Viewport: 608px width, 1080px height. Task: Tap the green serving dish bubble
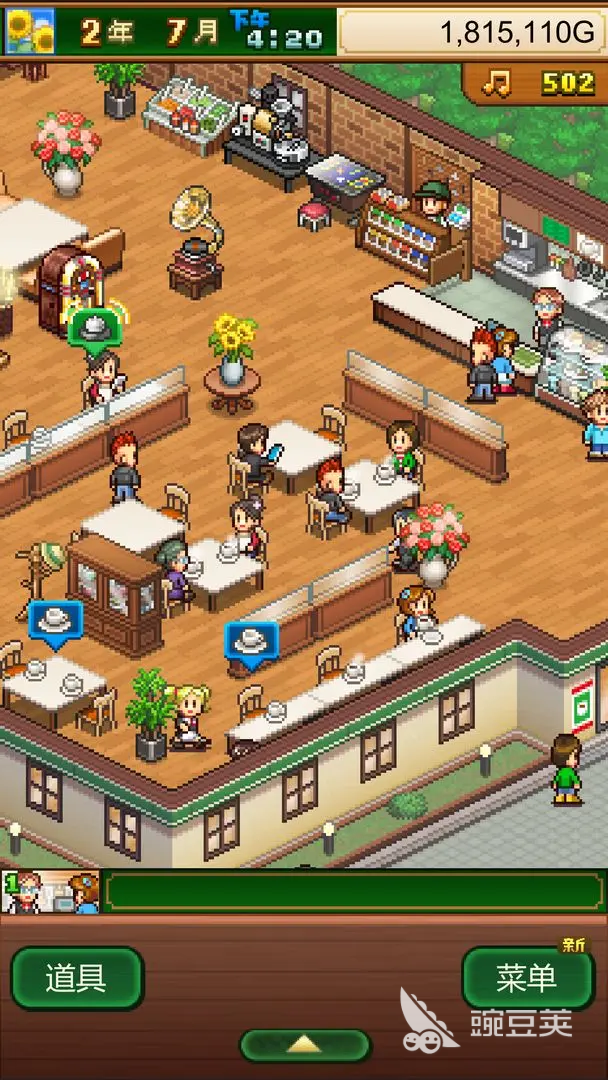95,327
